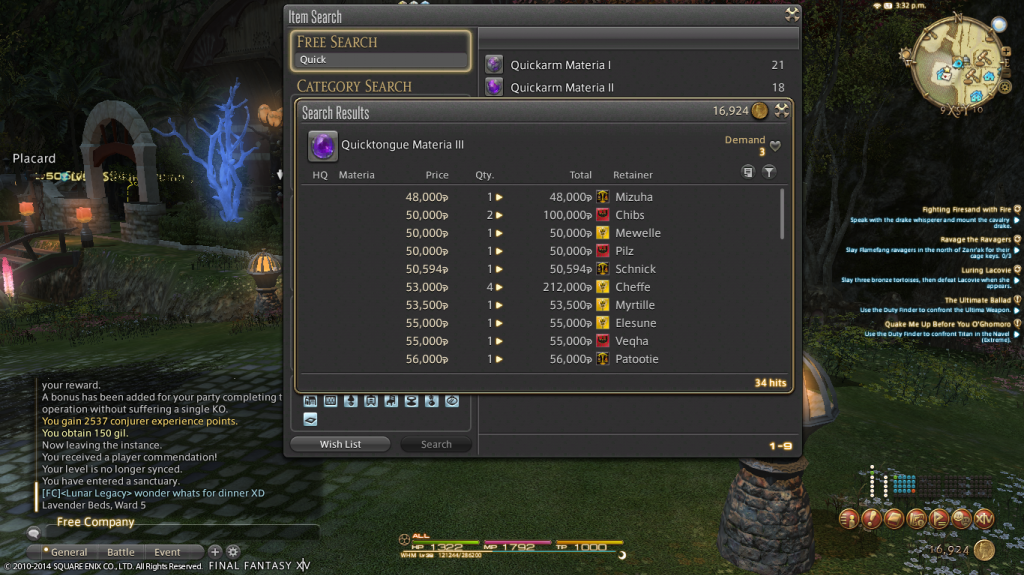Select the Ultimate Ballad quest tracker entry

(978, 300)
